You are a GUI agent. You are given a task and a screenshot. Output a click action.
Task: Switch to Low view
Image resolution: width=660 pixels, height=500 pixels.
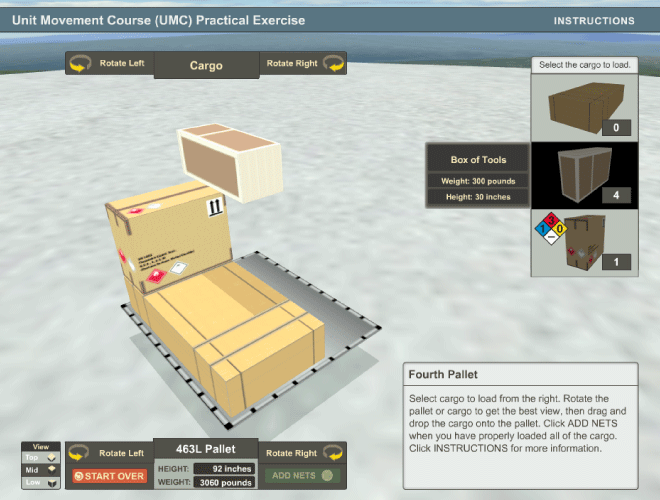41,482
